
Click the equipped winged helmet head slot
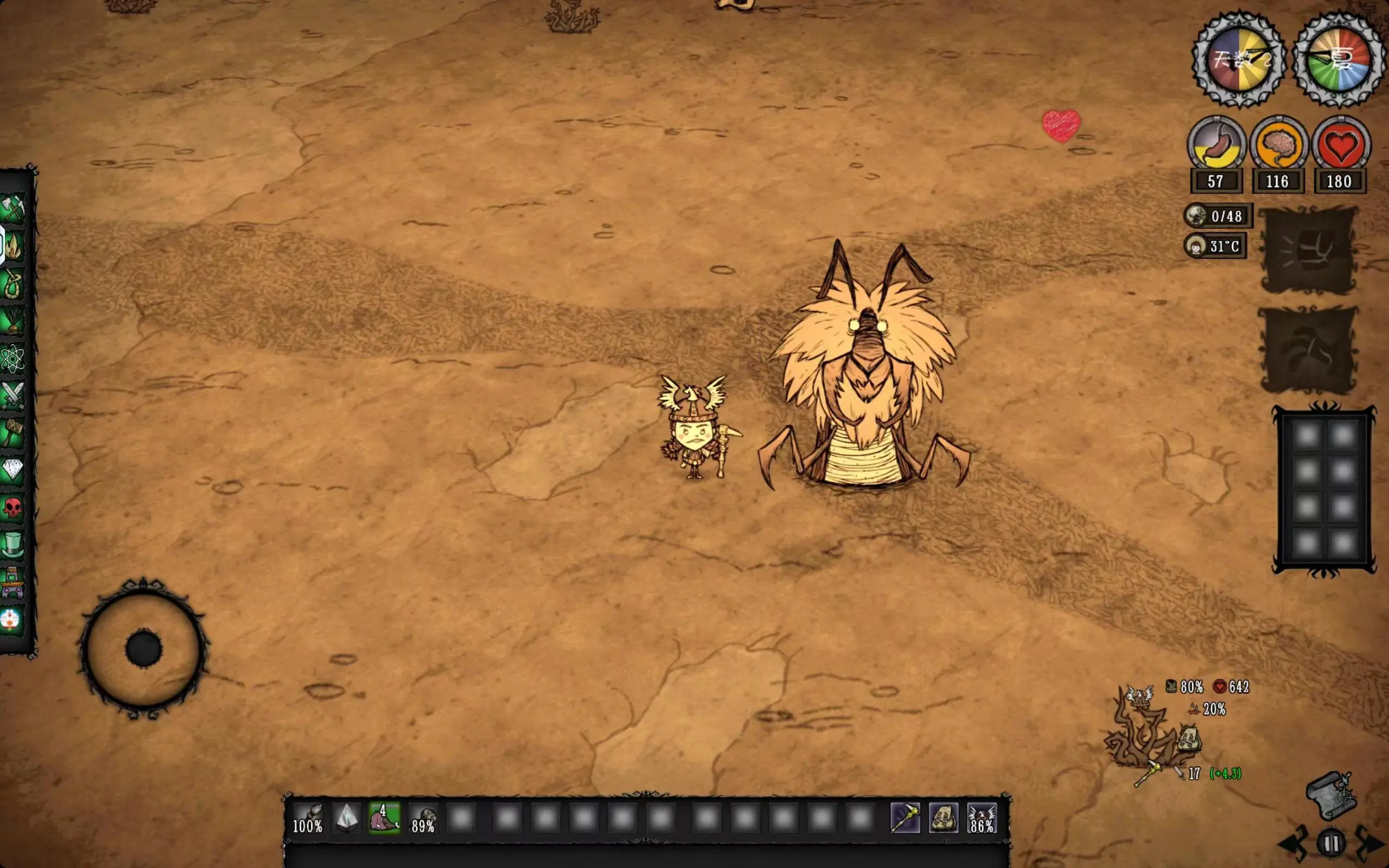point(982,818)
